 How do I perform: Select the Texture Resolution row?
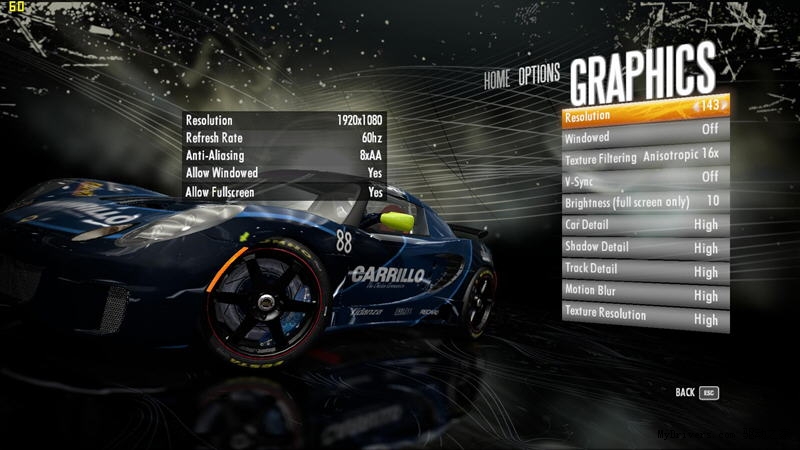coord(645,318)
